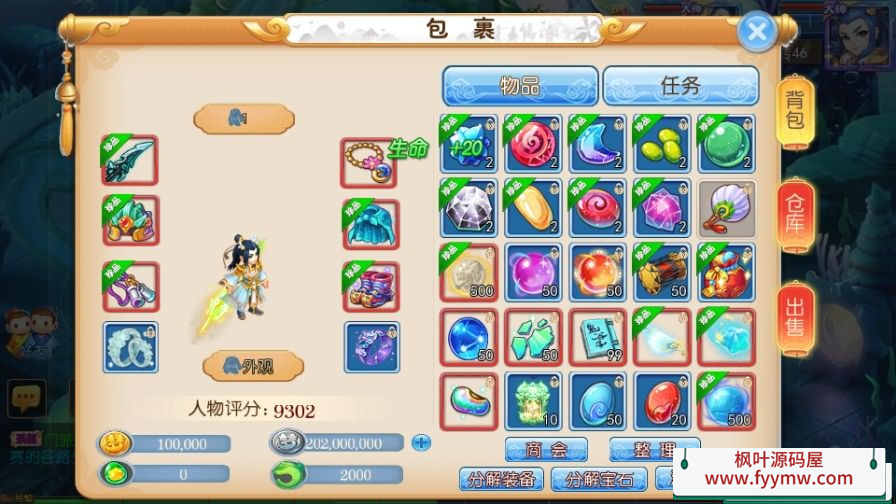Select the drum item in the bag
The image size is (896, 504).
click(x=662, y=272)
